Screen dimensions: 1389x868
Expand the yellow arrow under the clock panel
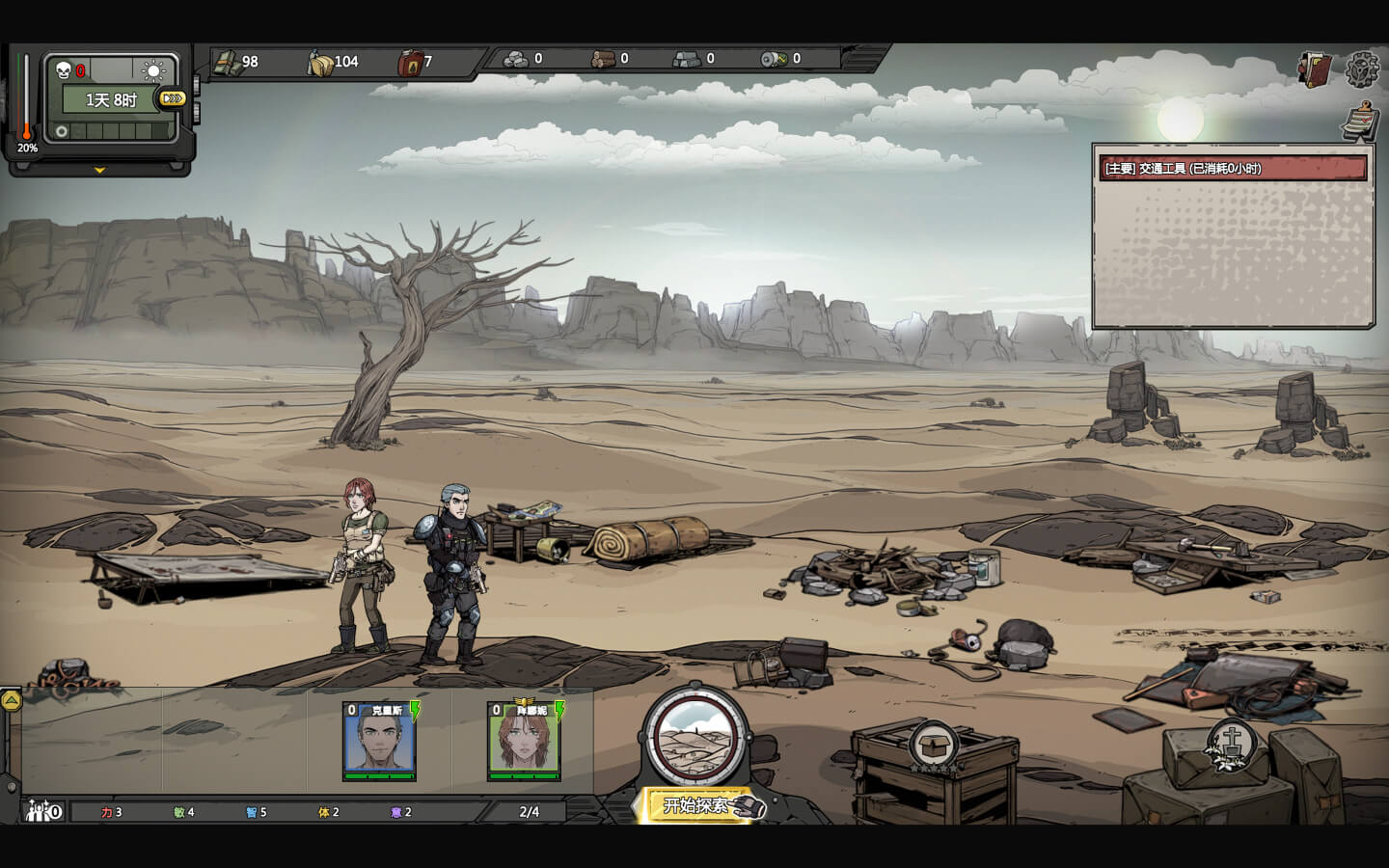coord(99,171)
